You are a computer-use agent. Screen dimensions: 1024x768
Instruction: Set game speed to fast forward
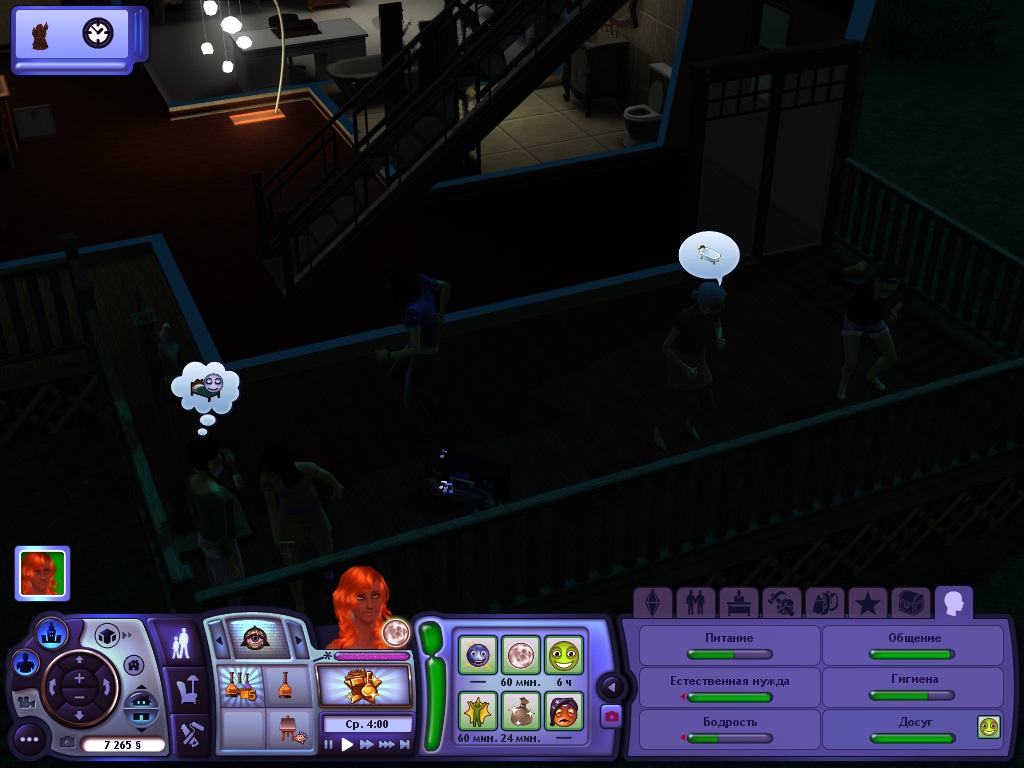pos(367,744)
